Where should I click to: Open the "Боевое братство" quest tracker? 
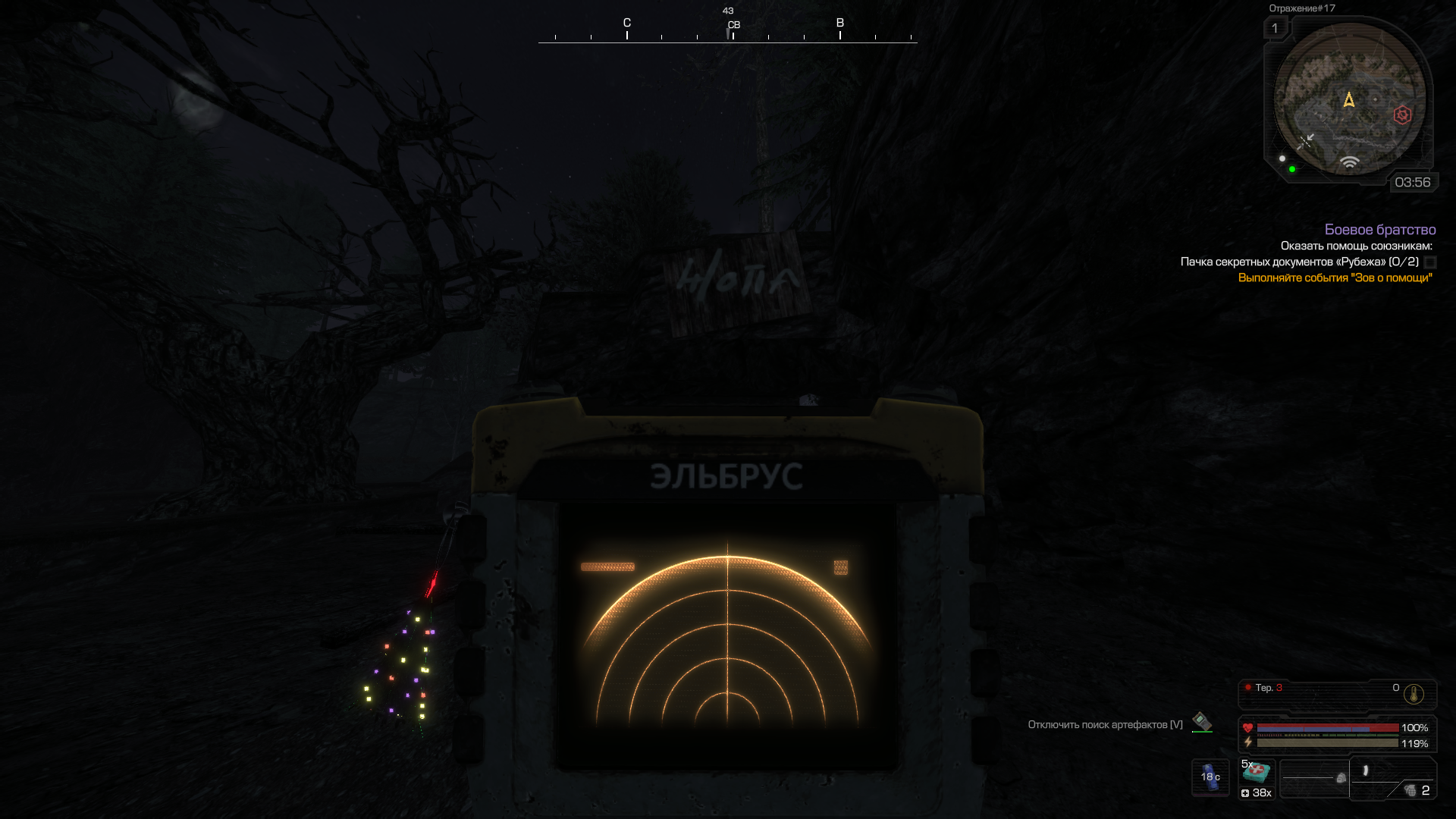pyautogui.click(x=1379, y=230)
